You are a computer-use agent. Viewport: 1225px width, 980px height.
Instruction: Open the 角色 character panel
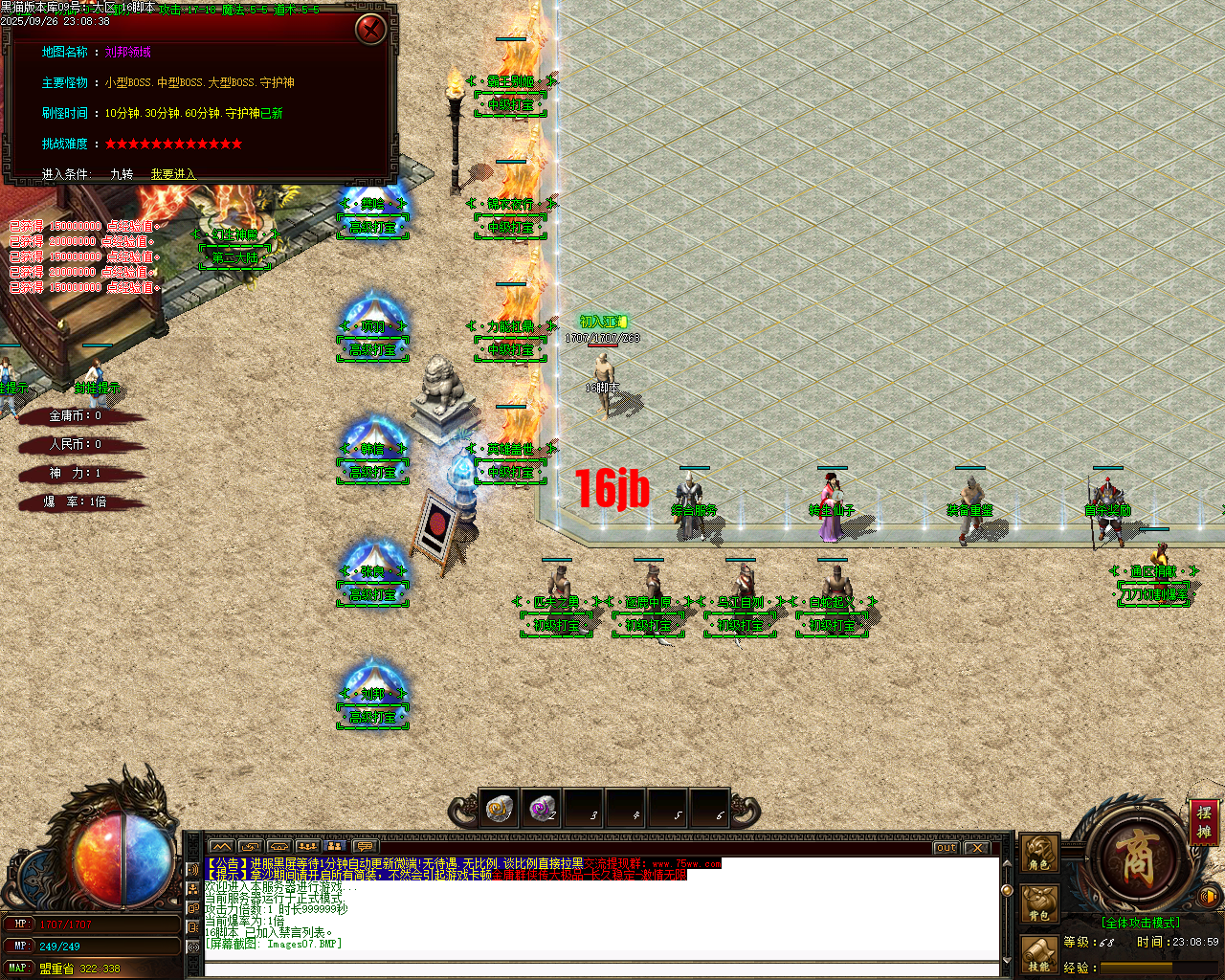pyautogui.click(x=1039, y=853)
